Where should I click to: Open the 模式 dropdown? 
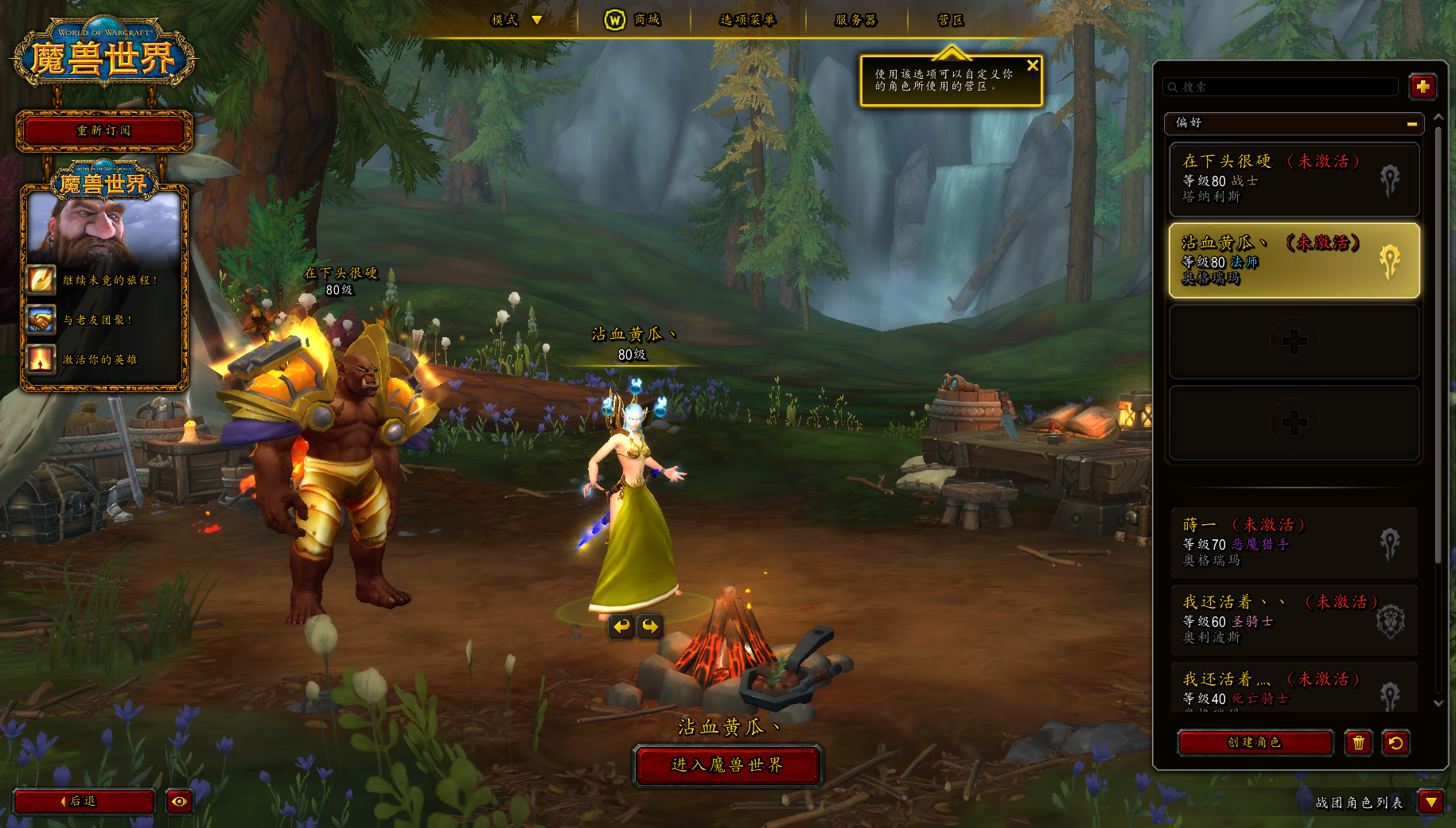(517, 20)
